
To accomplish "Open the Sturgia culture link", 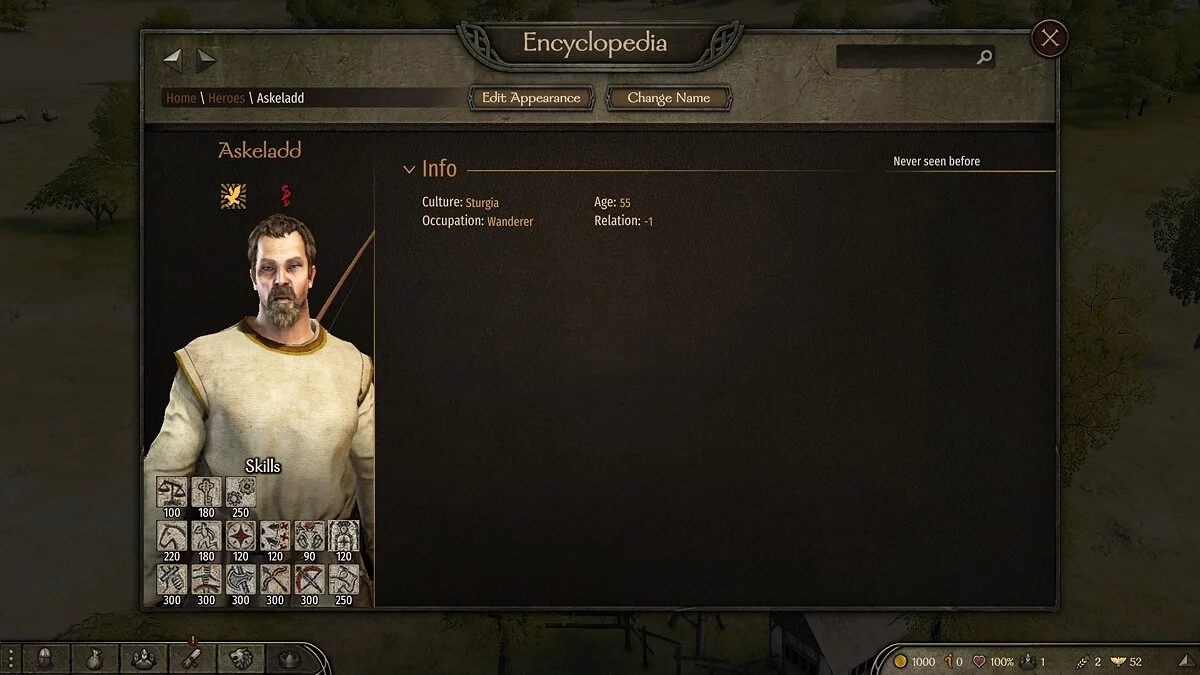I will (482, 203).
